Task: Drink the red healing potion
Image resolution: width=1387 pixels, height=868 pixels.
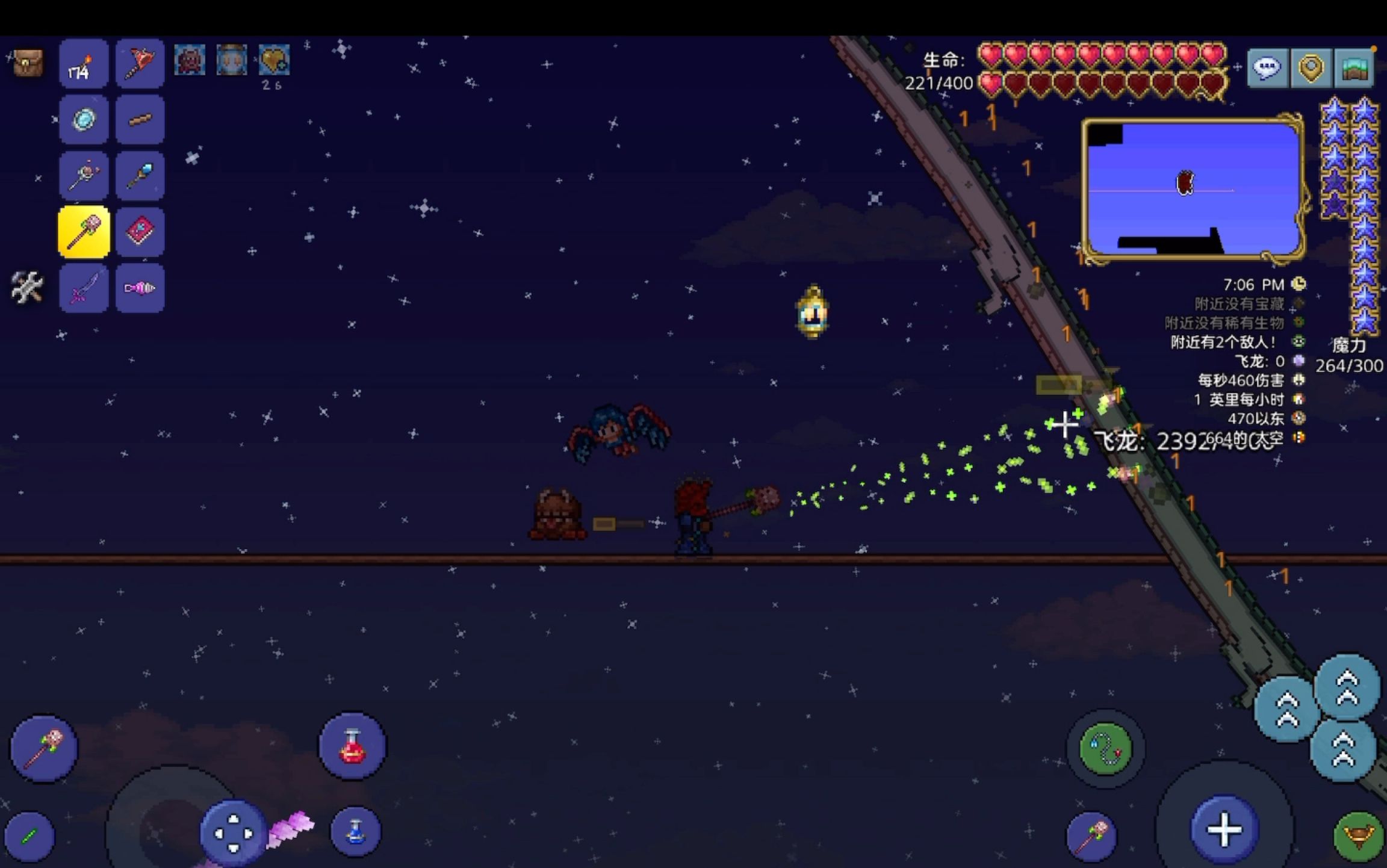Action: click(353, 746)
